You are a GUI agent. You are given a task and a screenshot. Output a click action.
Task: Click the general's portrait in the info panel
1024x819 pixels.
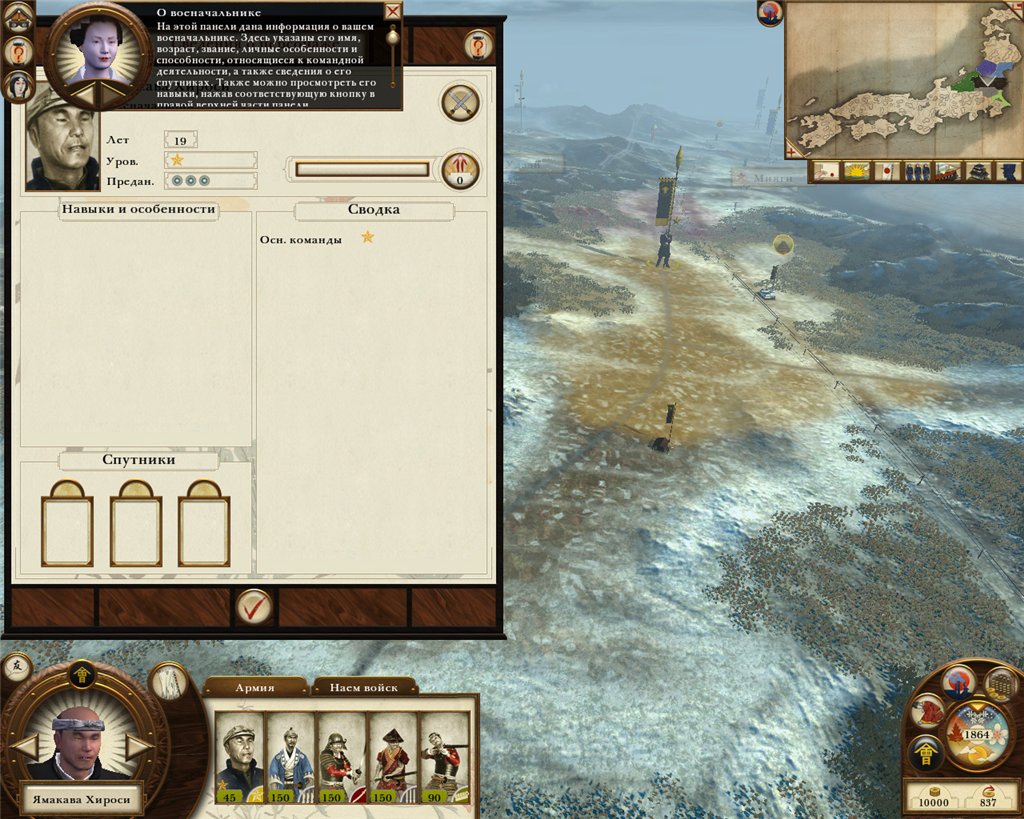click(62, 137)
